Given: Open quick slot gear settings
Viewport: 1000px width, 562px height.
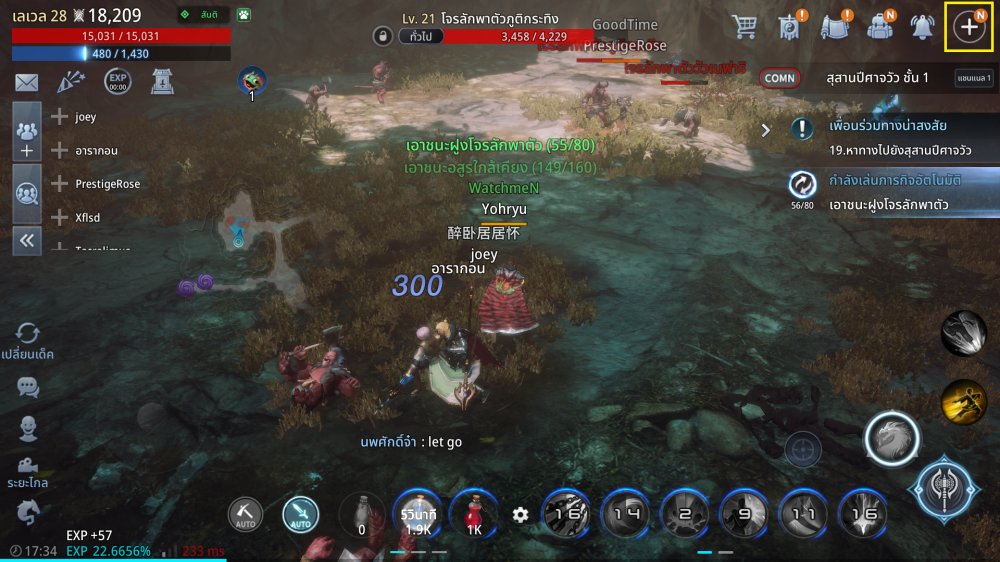Looking at the screenshot, I should point(520,514).
